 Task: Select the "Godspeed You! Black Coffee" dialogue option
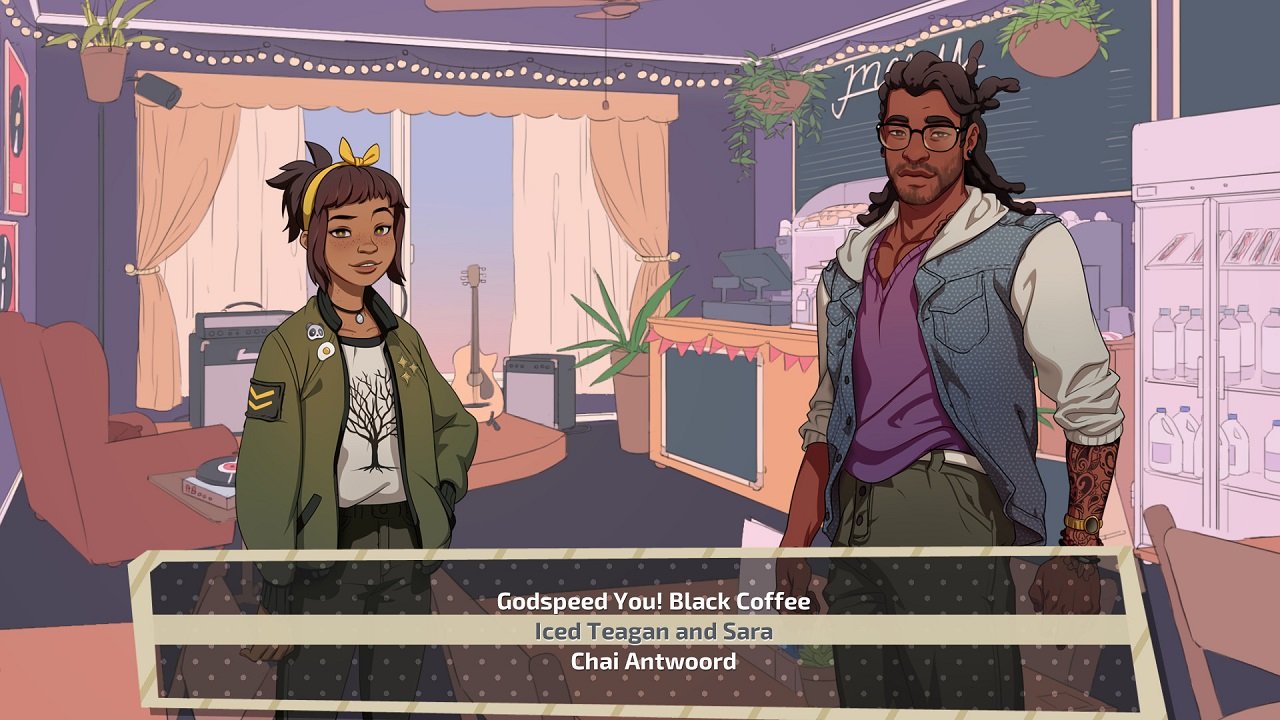tap(654, 602)
